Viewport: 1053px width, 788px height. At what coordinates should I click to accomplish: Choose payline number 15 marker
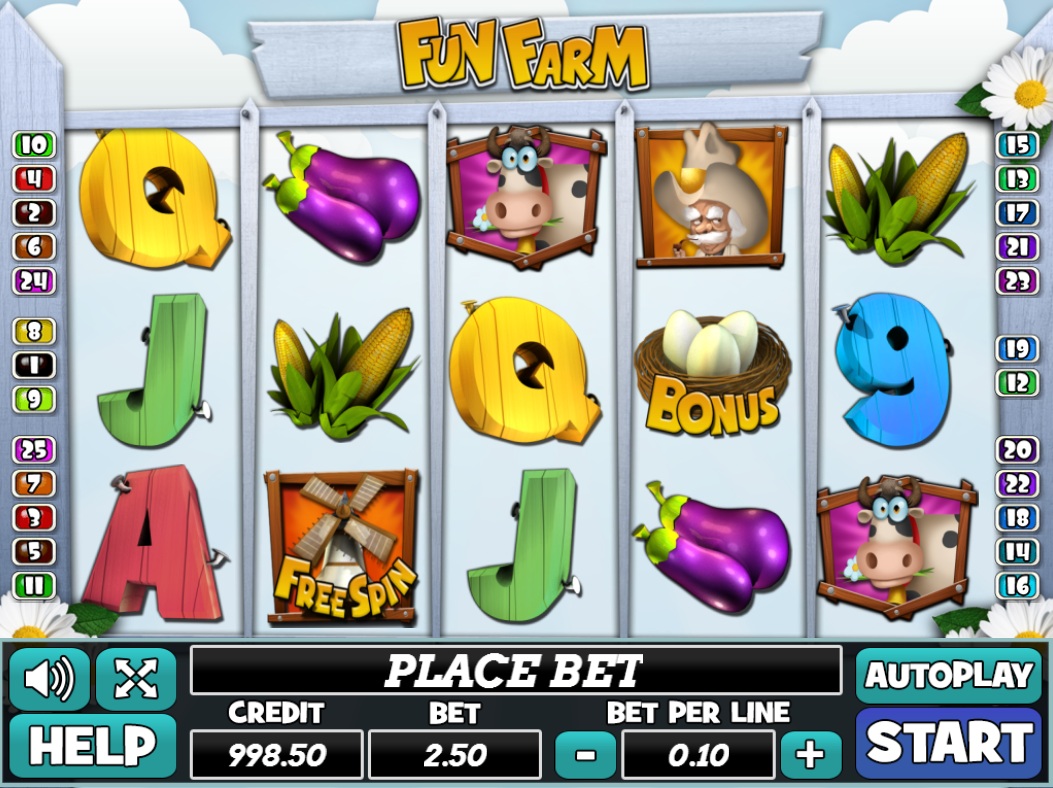click(x=1017, y=146)
